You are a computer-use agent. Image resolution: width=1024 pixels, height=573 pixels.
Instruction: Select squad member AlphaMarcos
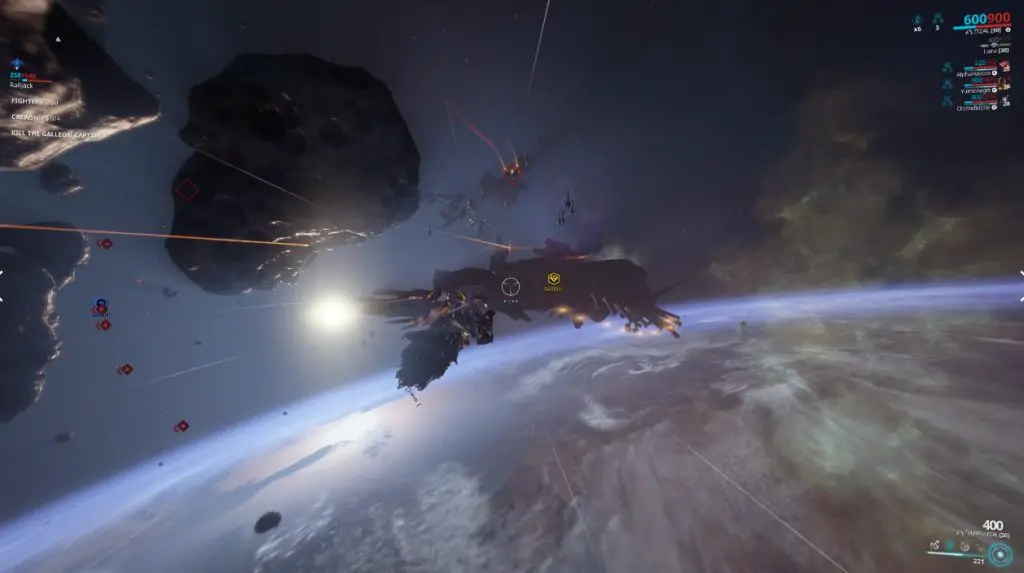click(x=972, y=73)
